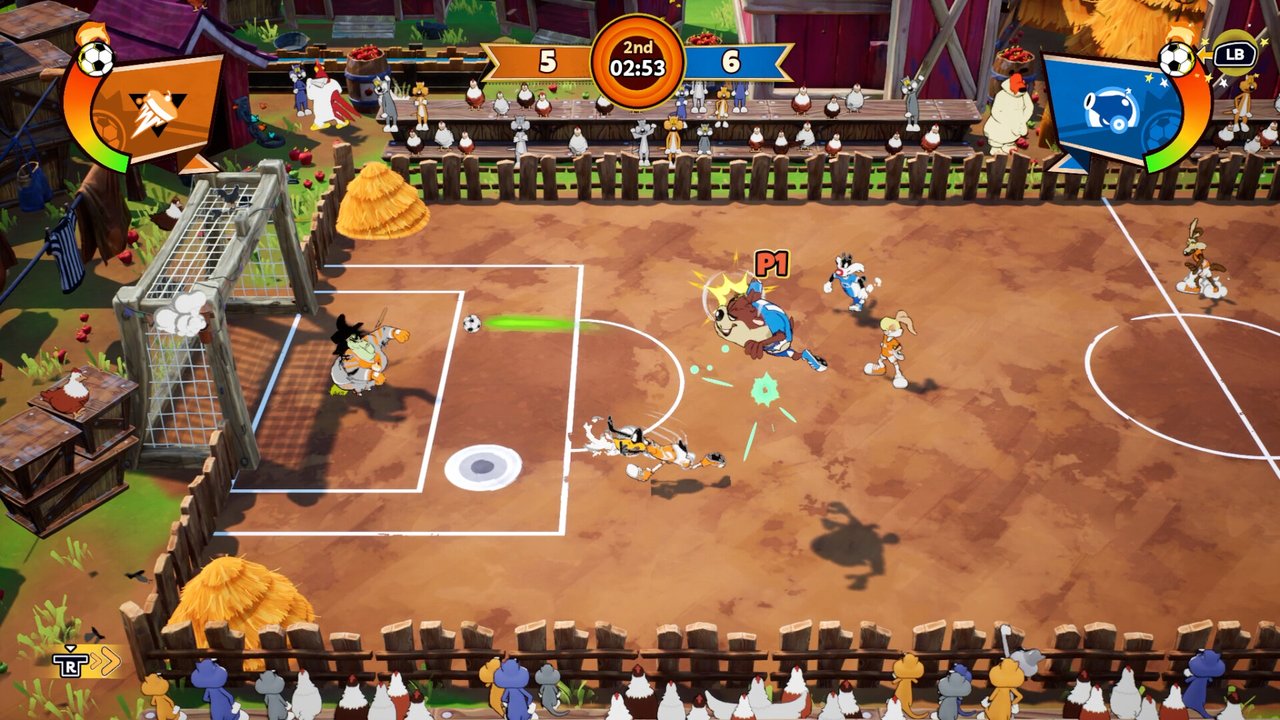Activate the blue team's cannon power-up icon
Screen dimensions: 1280x720
click(x=1113, y=107)
